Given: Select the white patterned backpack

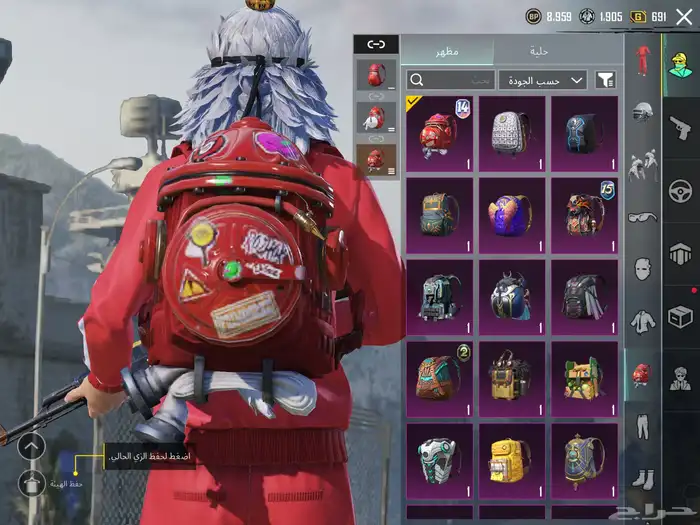Looking at the screenshot, I should click(x=511, y=132).
